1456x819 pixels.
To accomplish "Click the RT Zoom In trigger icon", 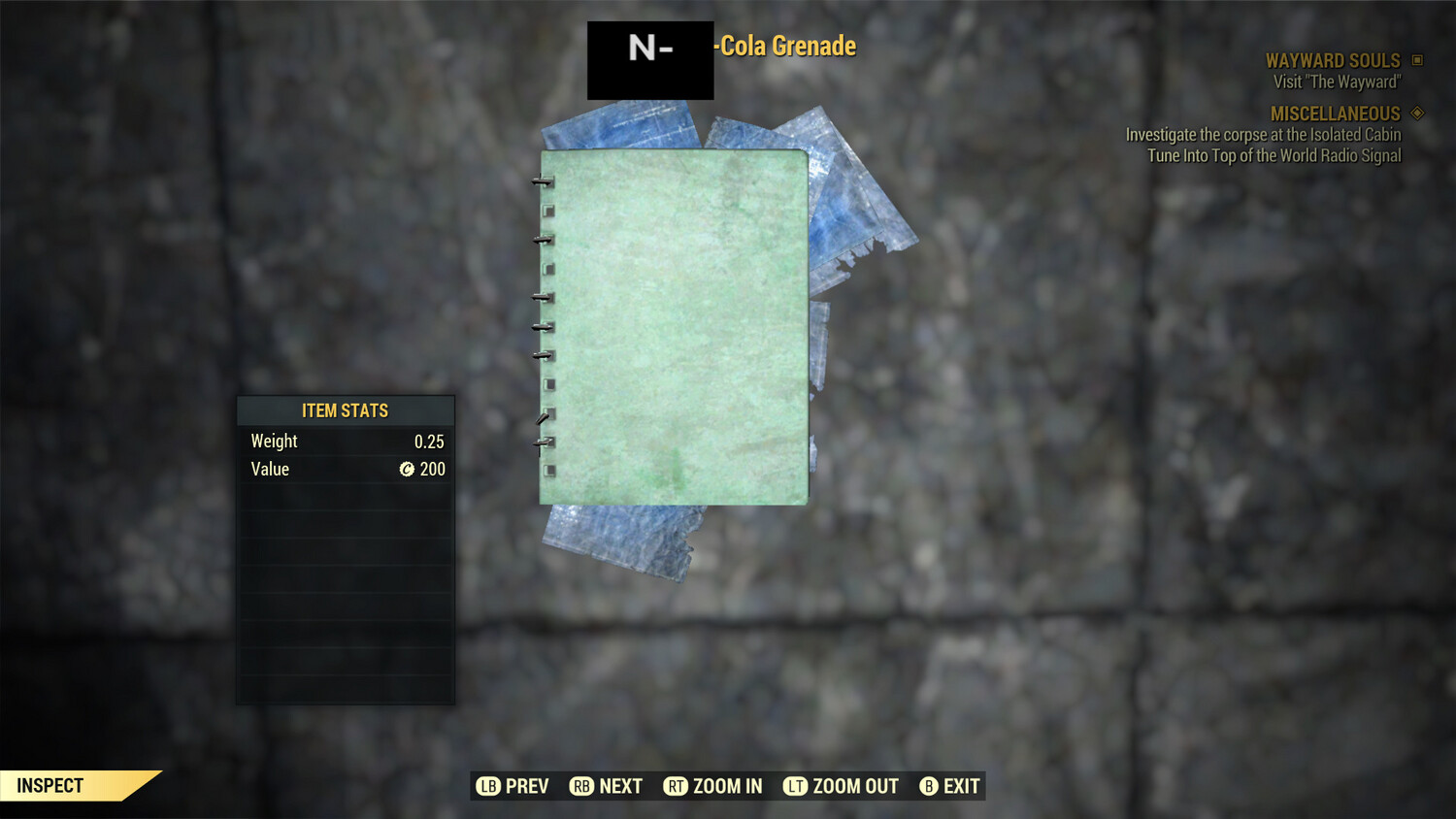I will [x=677, y=786].
